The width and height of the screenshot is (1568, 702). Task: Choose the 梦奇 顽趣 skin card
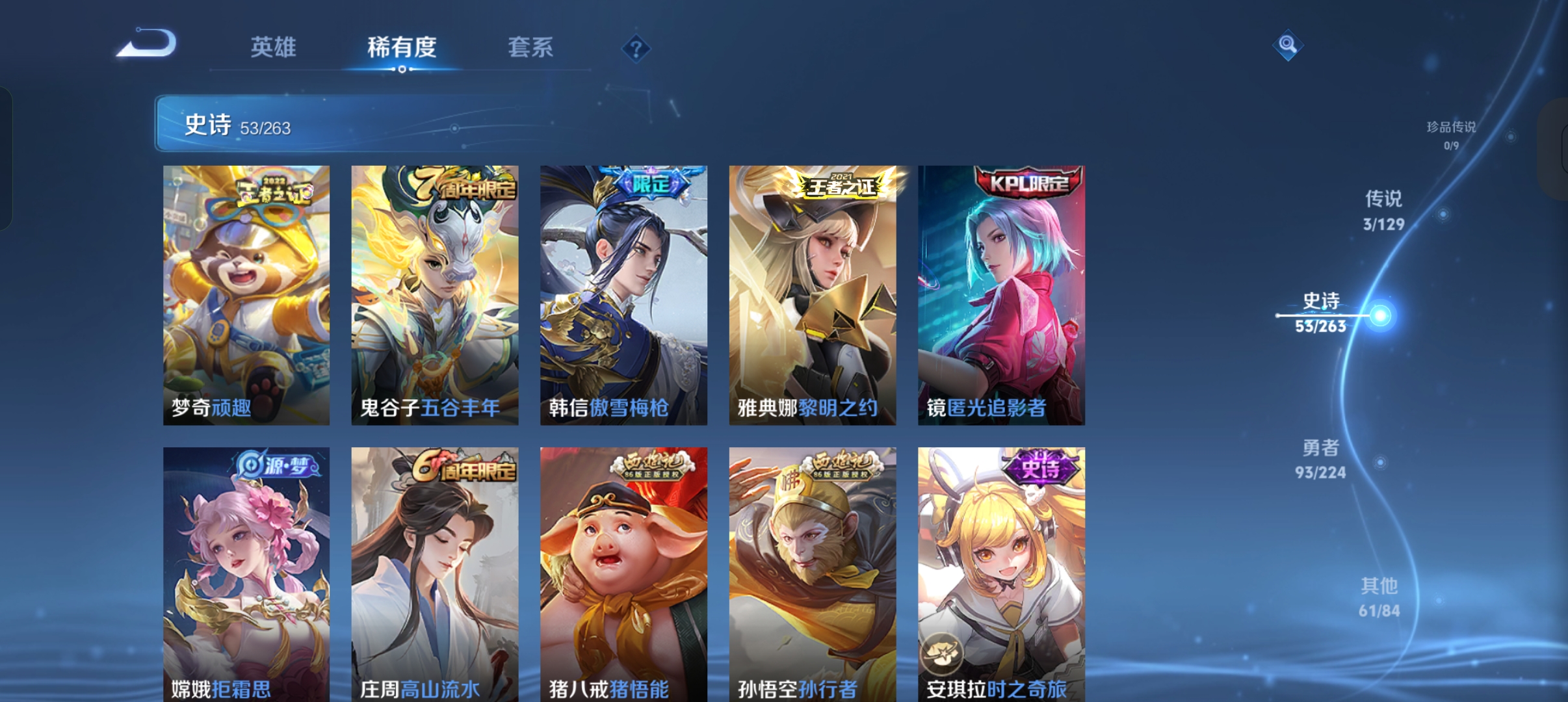246,295
